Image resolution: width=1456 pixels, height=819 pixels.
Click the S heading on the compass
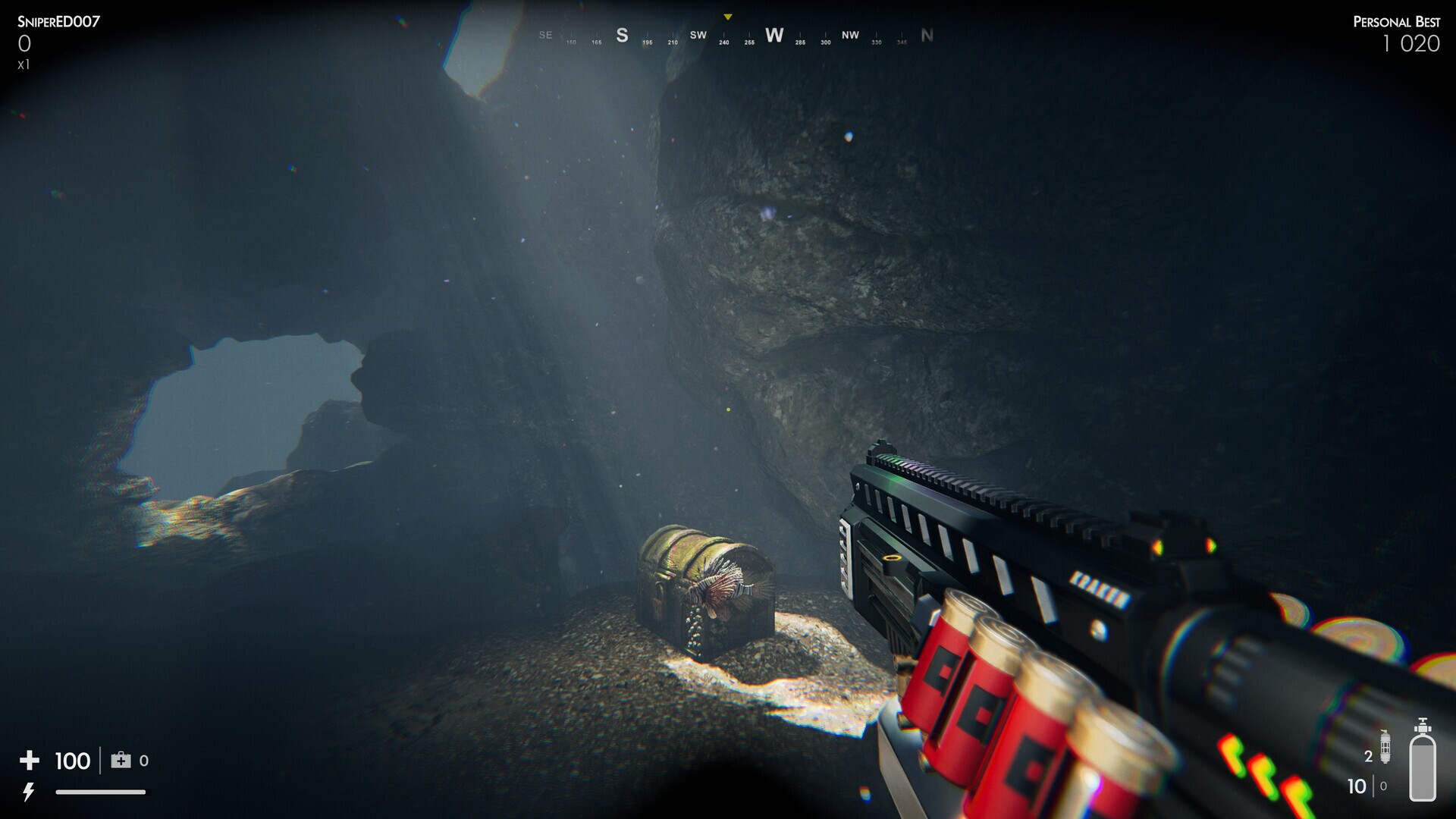coord(622,36)
